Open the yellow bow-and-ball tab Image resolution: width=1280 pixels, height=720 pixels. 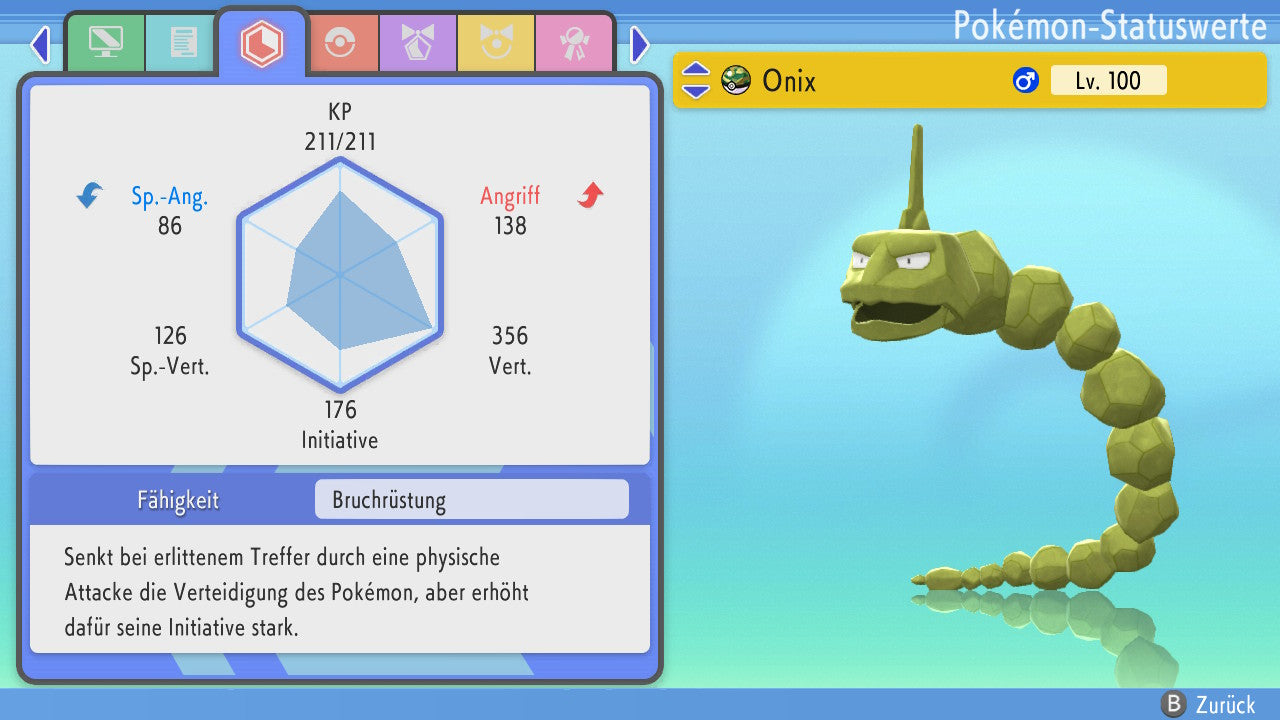click(x=495, y=43)
